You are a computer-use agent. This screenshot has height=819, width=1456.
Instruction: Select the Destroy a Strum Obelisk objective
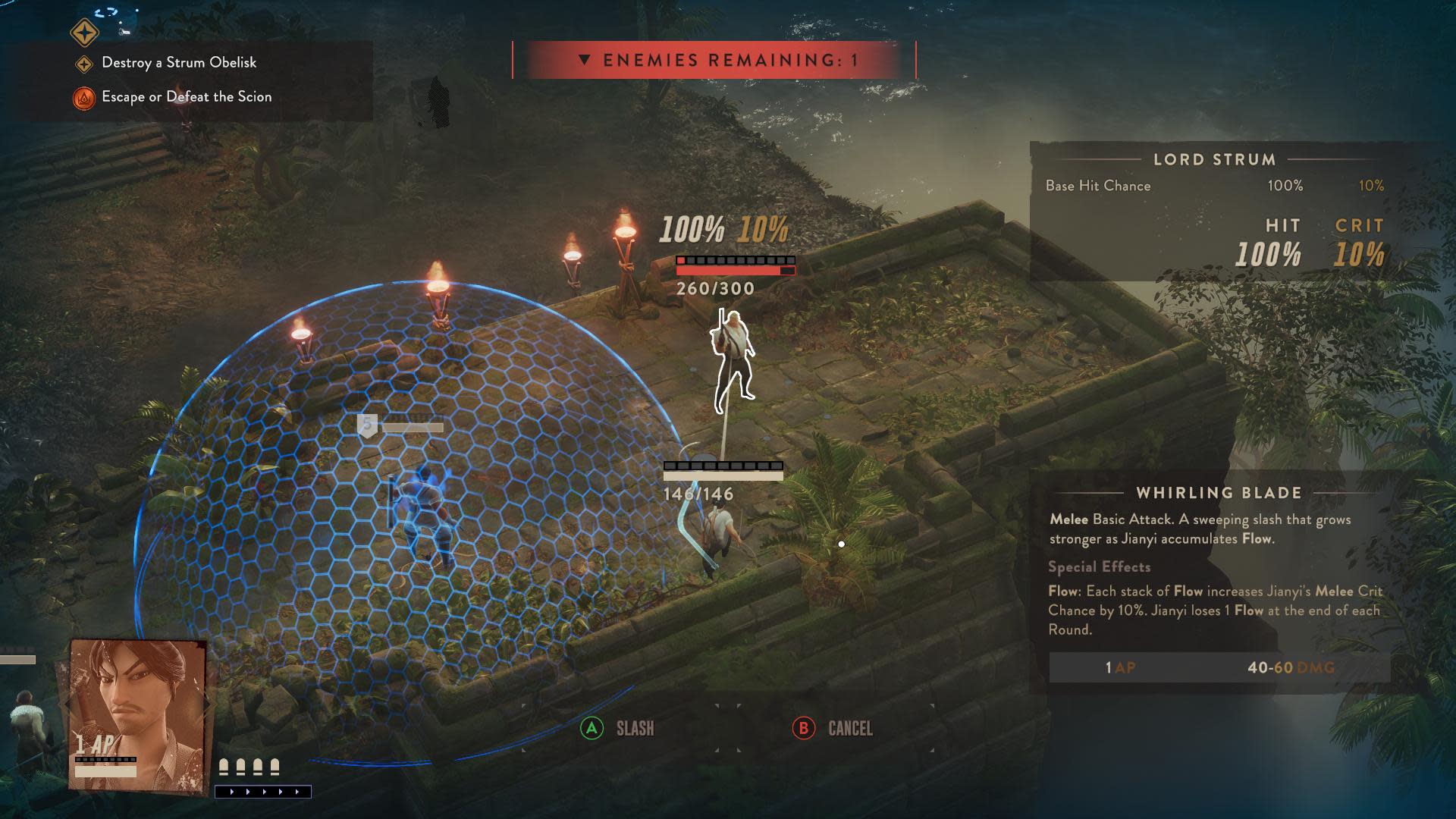pos(179,63)
